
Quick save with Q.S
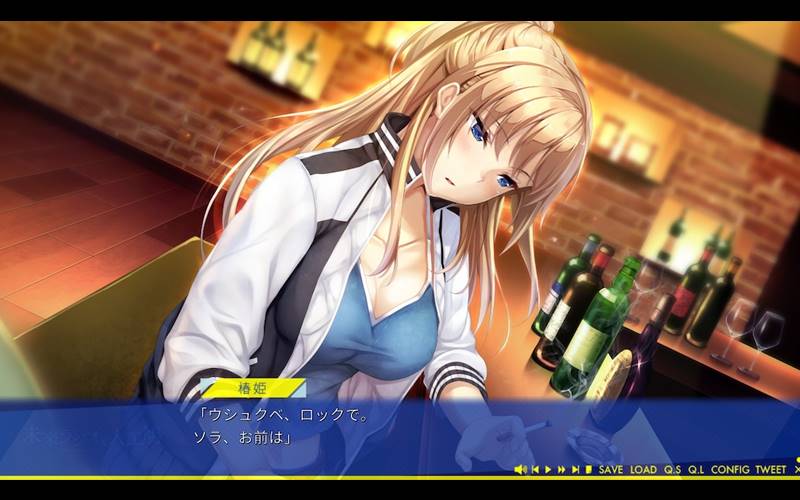pyautogui.click(x=672, y=469)
